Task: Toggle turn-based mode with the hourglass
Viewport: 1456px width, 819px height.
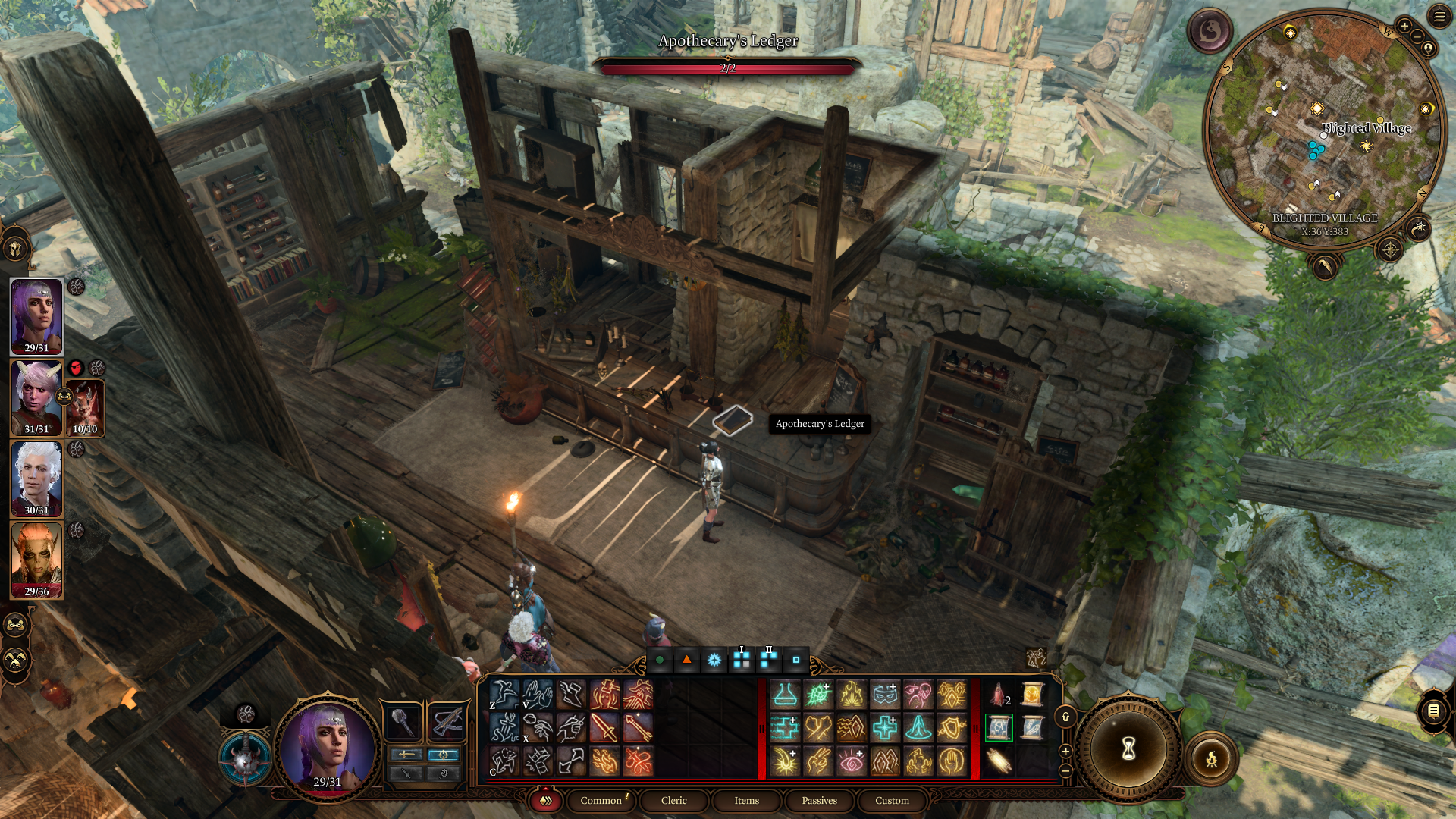Action: point(1128,748)
